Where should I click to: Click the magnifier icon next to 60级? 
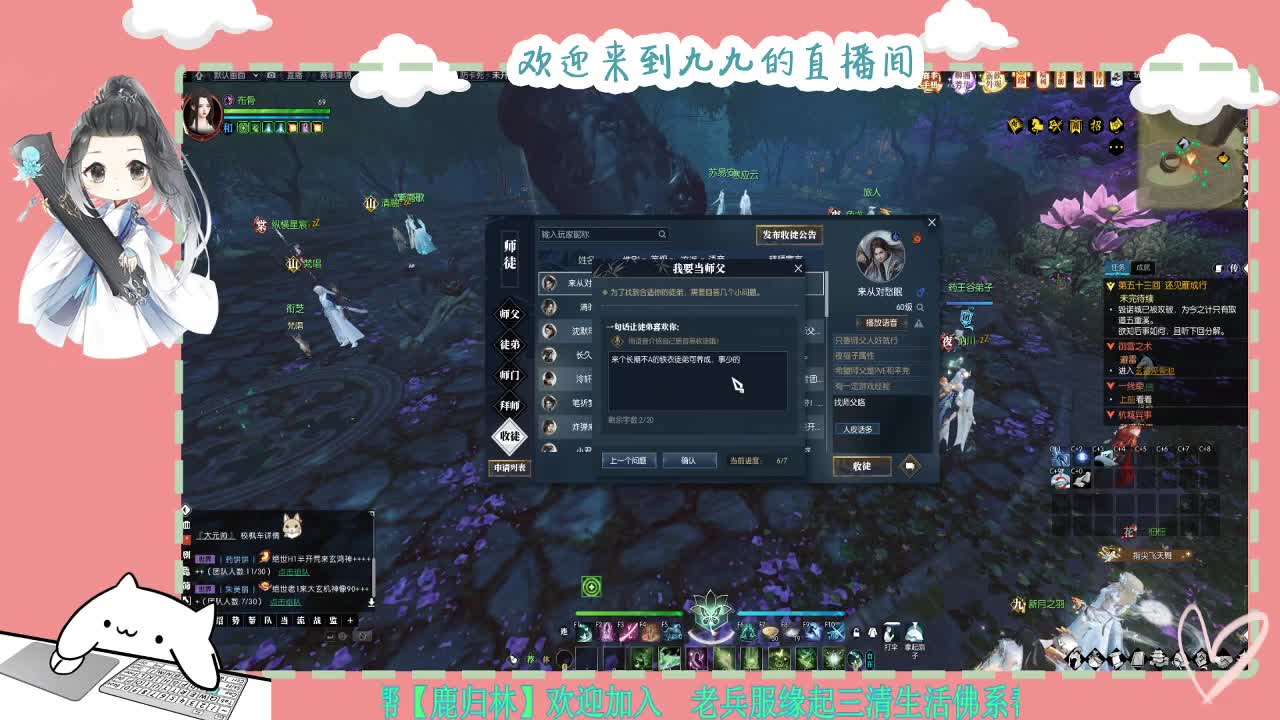point(920,307)
